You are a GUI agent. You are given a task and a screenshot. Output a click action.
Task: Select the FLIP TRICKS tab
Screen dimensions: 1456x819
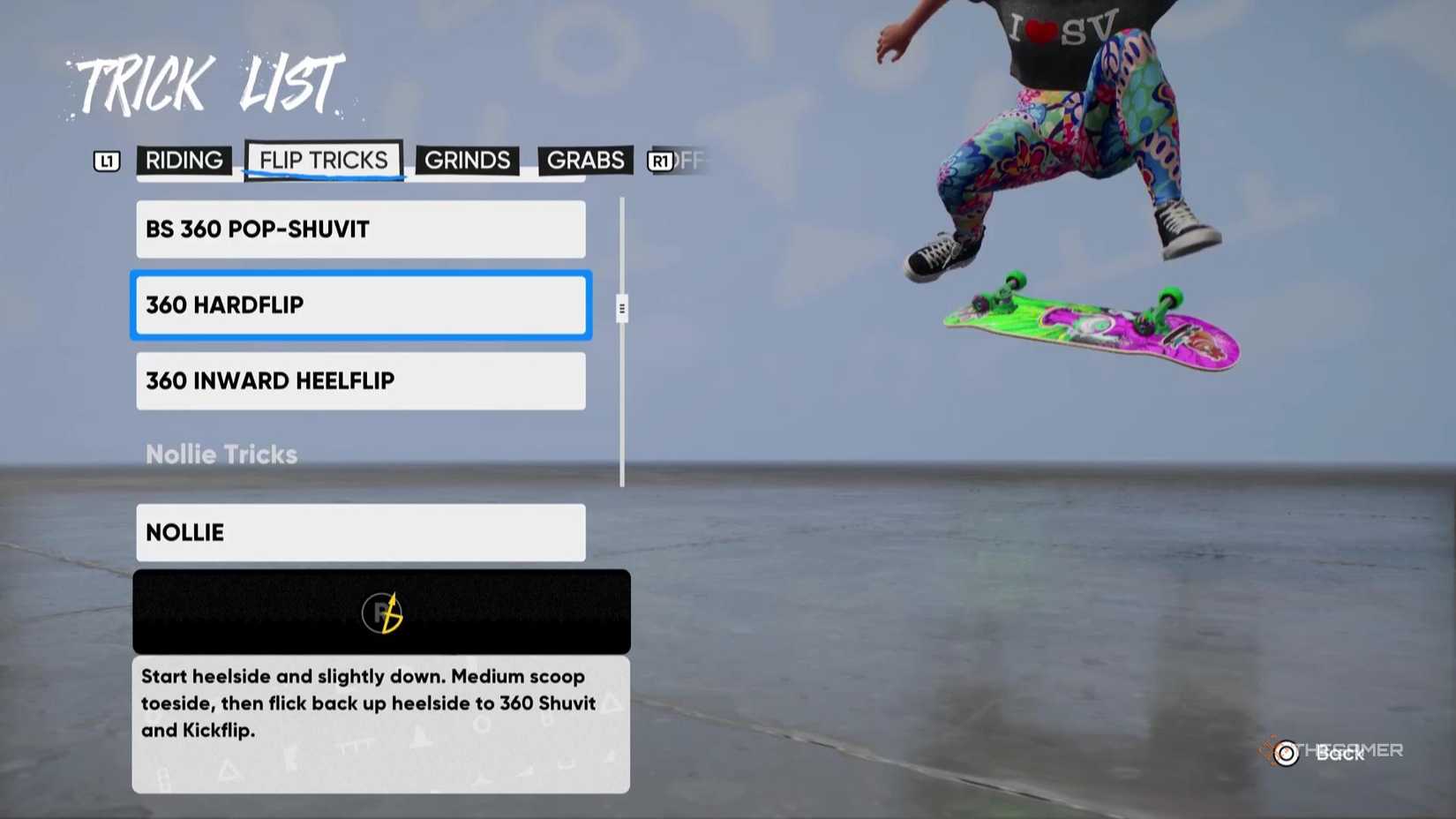323,160
